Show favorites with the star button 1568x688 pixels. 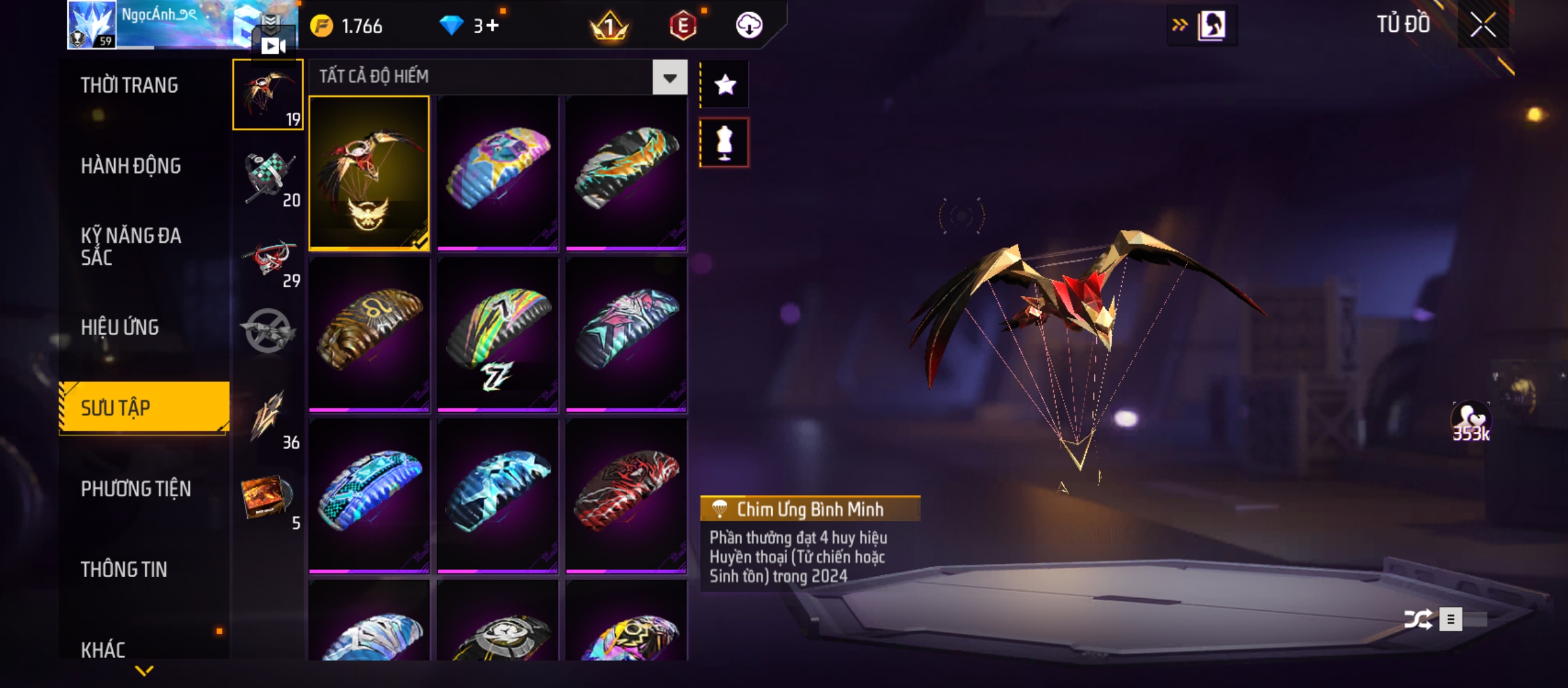coord(725,85)
